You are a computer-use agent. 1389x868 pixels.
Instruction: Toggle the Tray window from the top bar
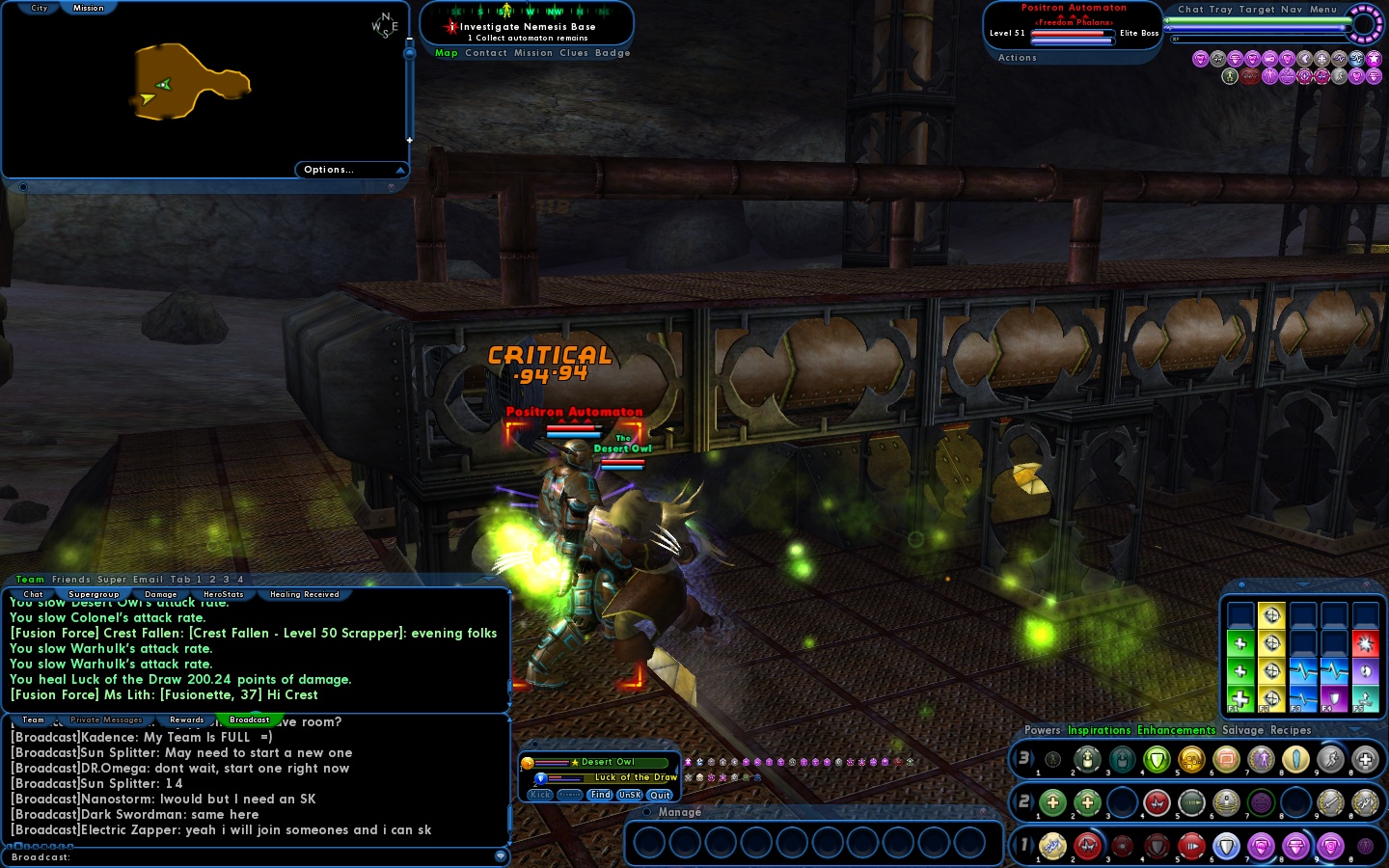point(1221,10)
